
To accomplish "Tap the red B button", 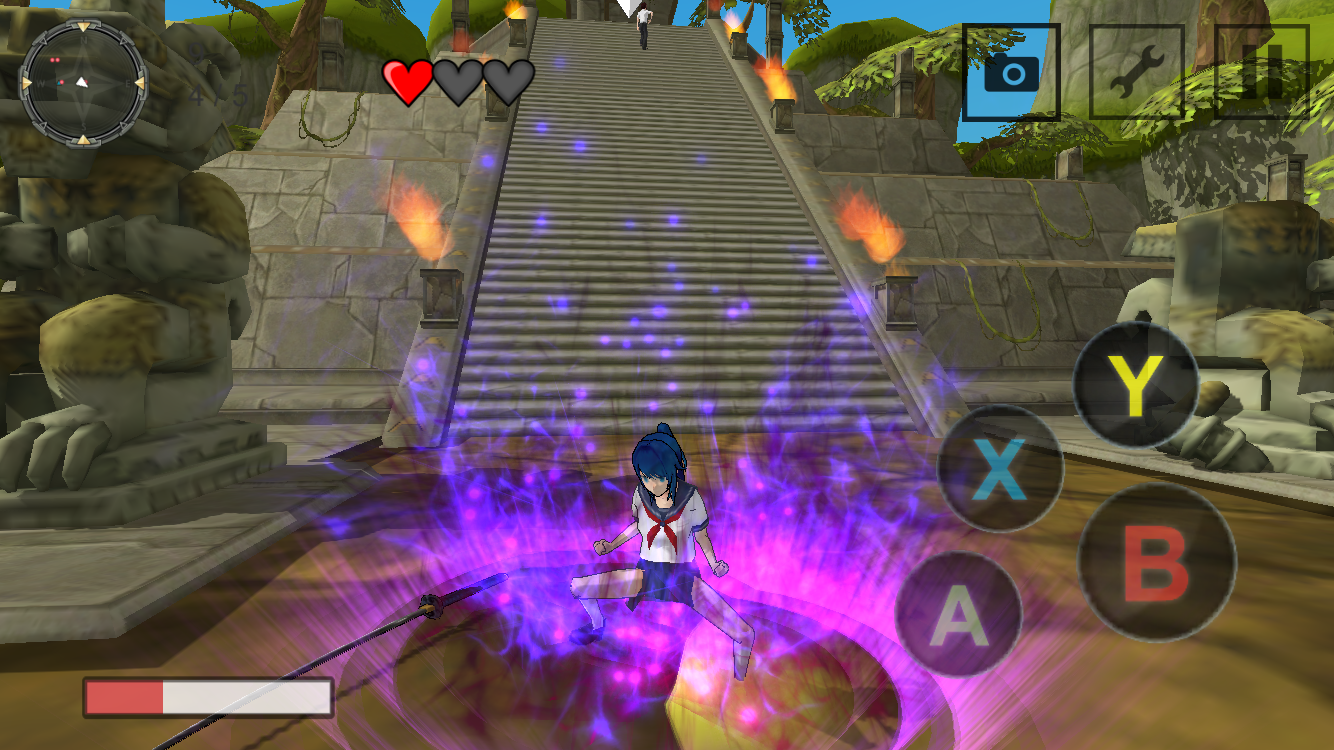I will point(1155,565).
